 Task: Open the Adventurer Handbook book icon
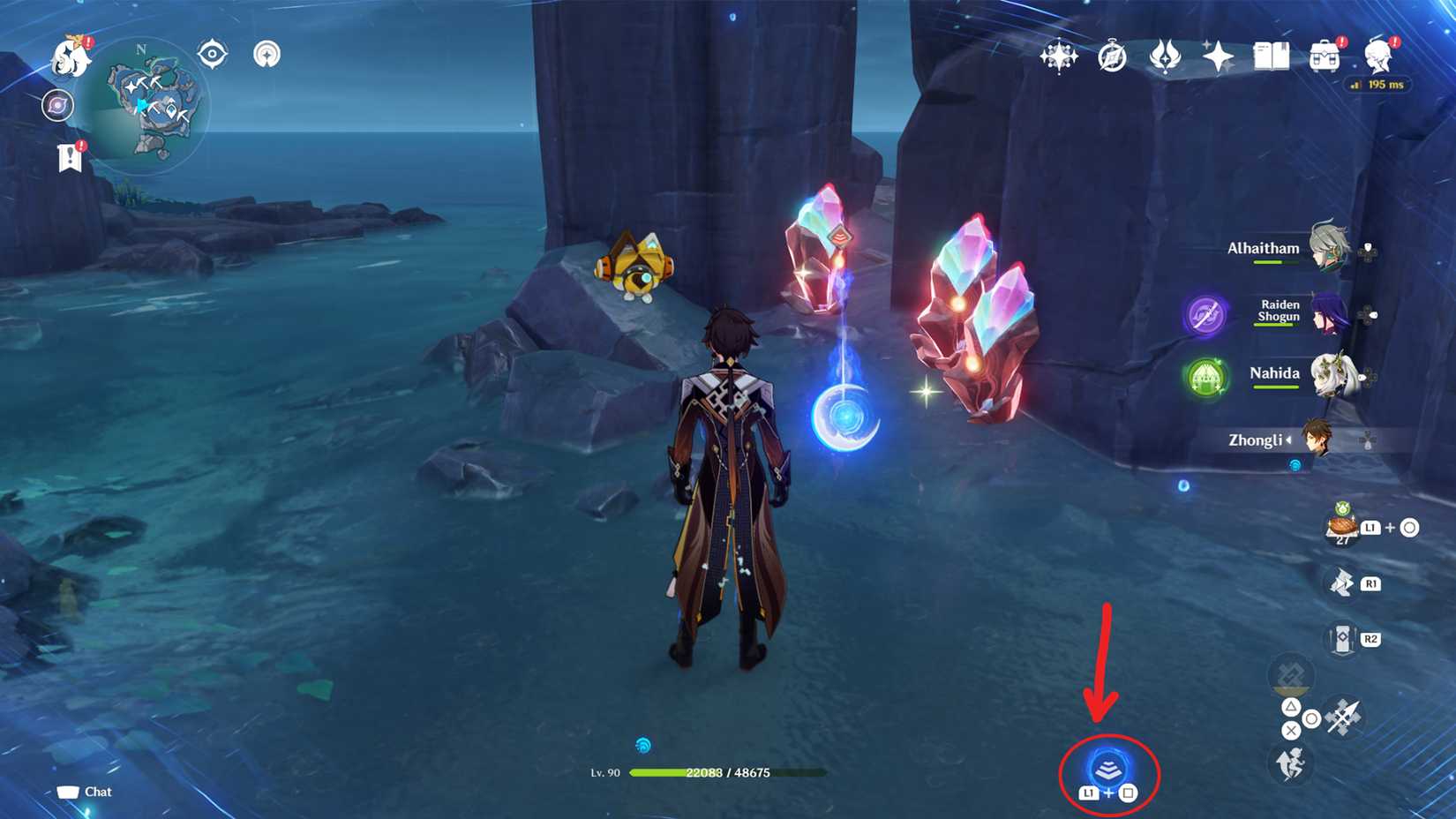(1271, 58)
